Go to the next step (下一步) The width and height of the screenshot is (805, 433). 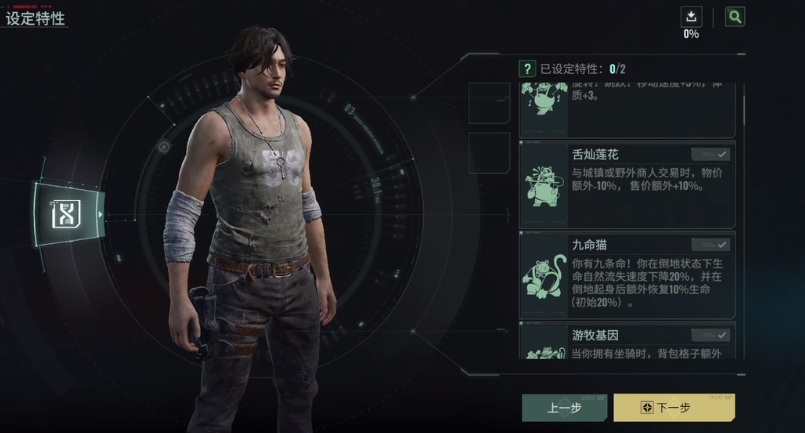click(674, 407)
